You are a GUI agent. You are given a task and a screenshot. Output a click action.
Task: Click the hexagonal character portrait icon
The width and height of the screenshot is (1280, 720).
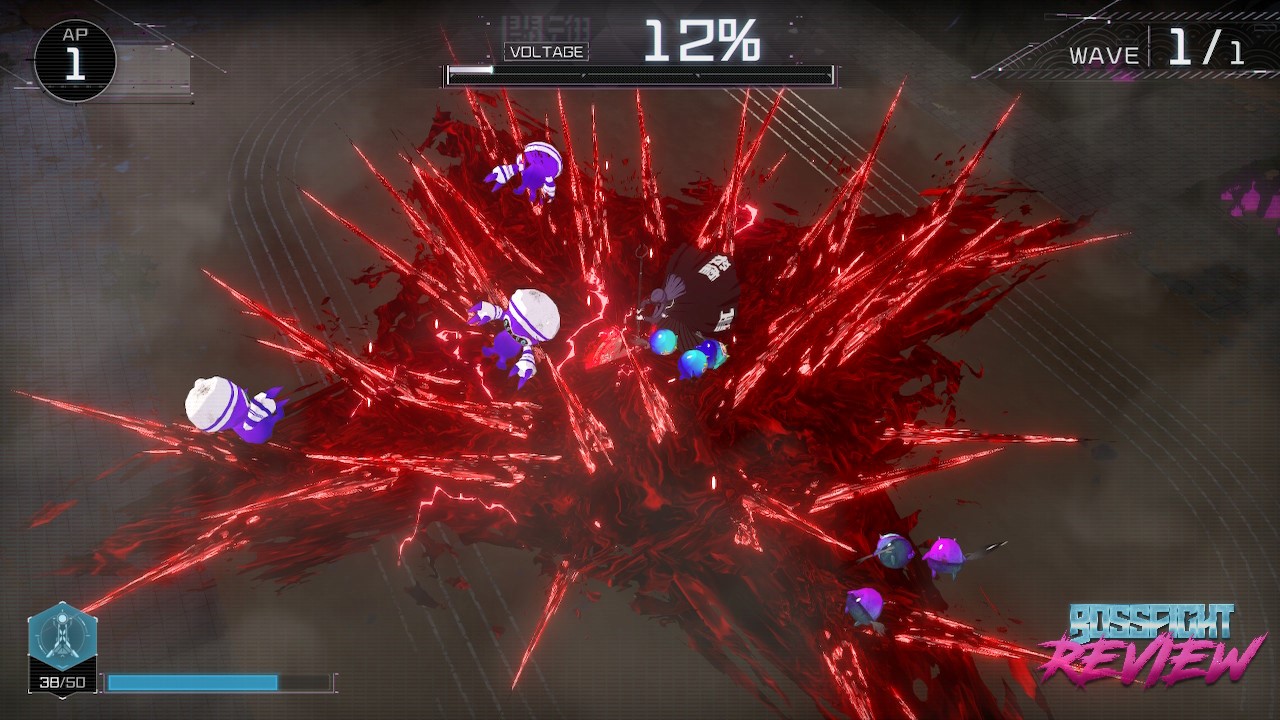62,637
